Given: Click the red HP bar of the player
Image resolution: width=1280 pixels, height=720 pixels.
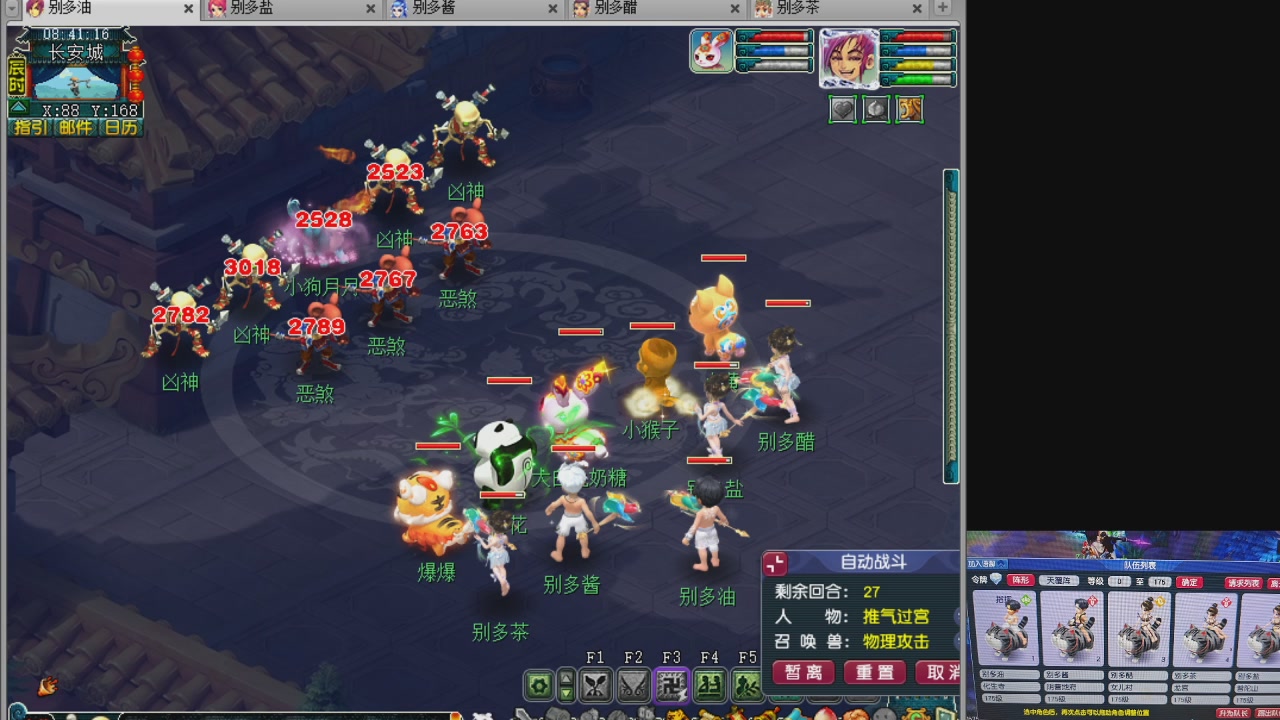Looking at the screenshot, I should point(919,37).
